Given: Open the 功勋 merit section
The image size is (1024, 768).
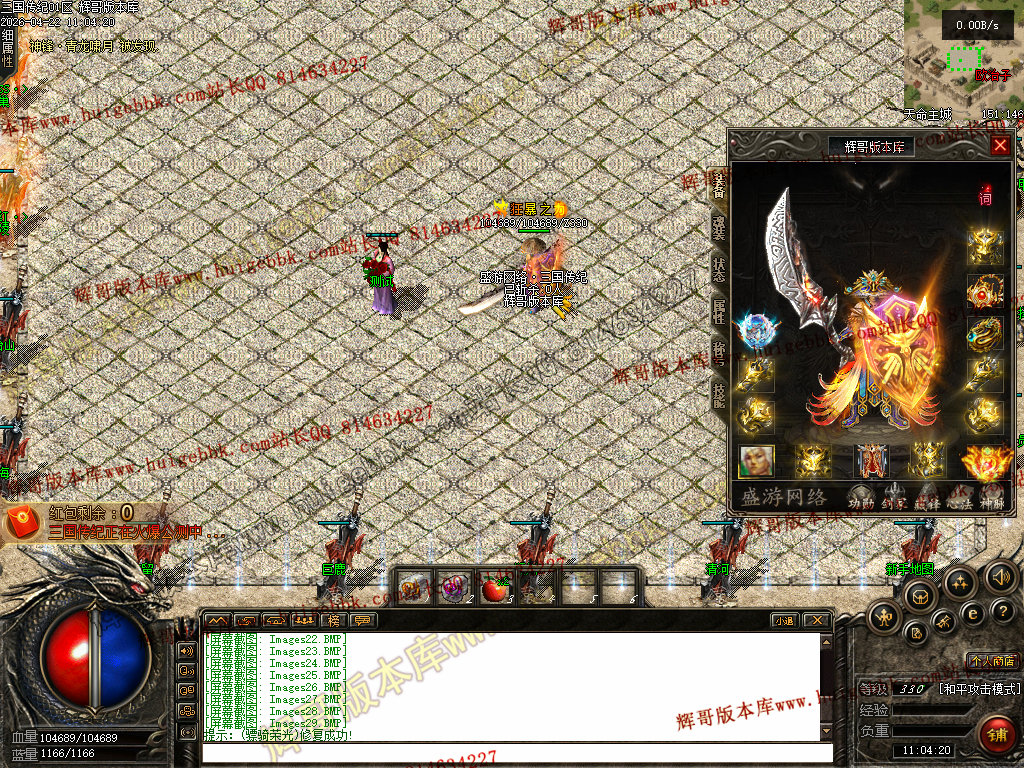Looking at the screenshot, I should pos(860,495).
